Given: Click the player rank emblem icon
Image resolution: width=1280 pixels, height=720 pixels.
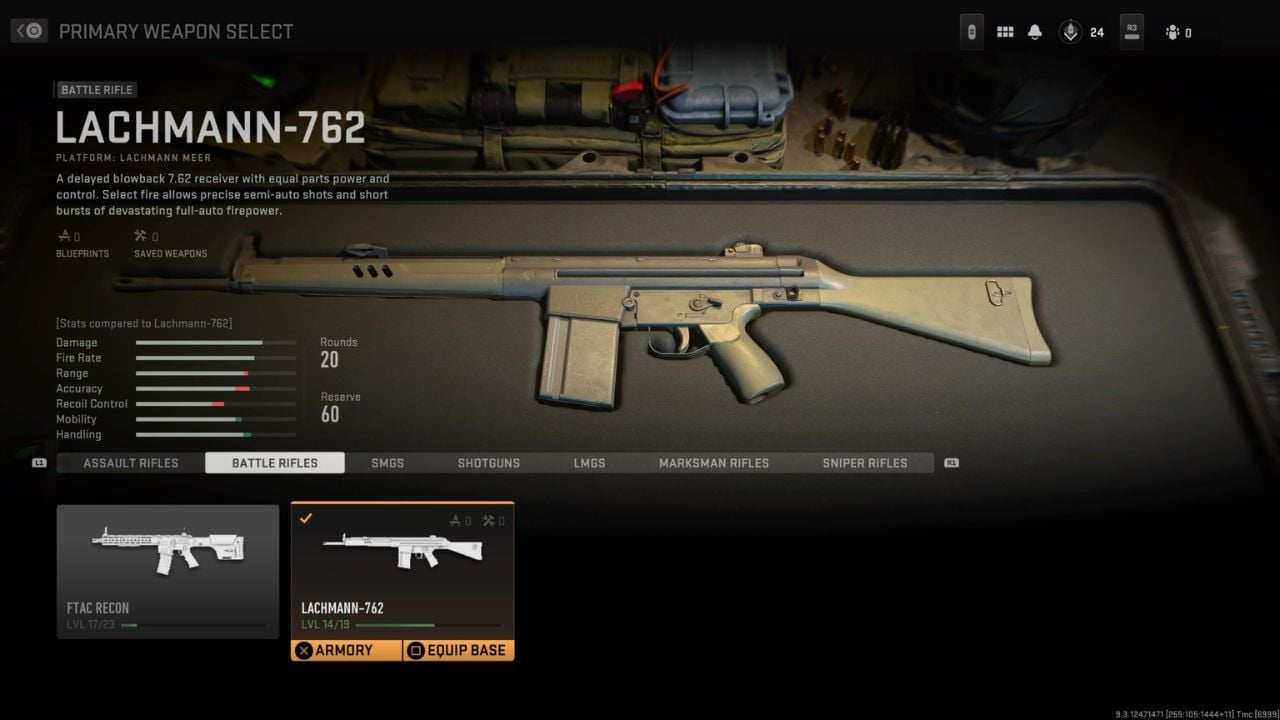Looking at the screenshot, I should [1071, 32].
